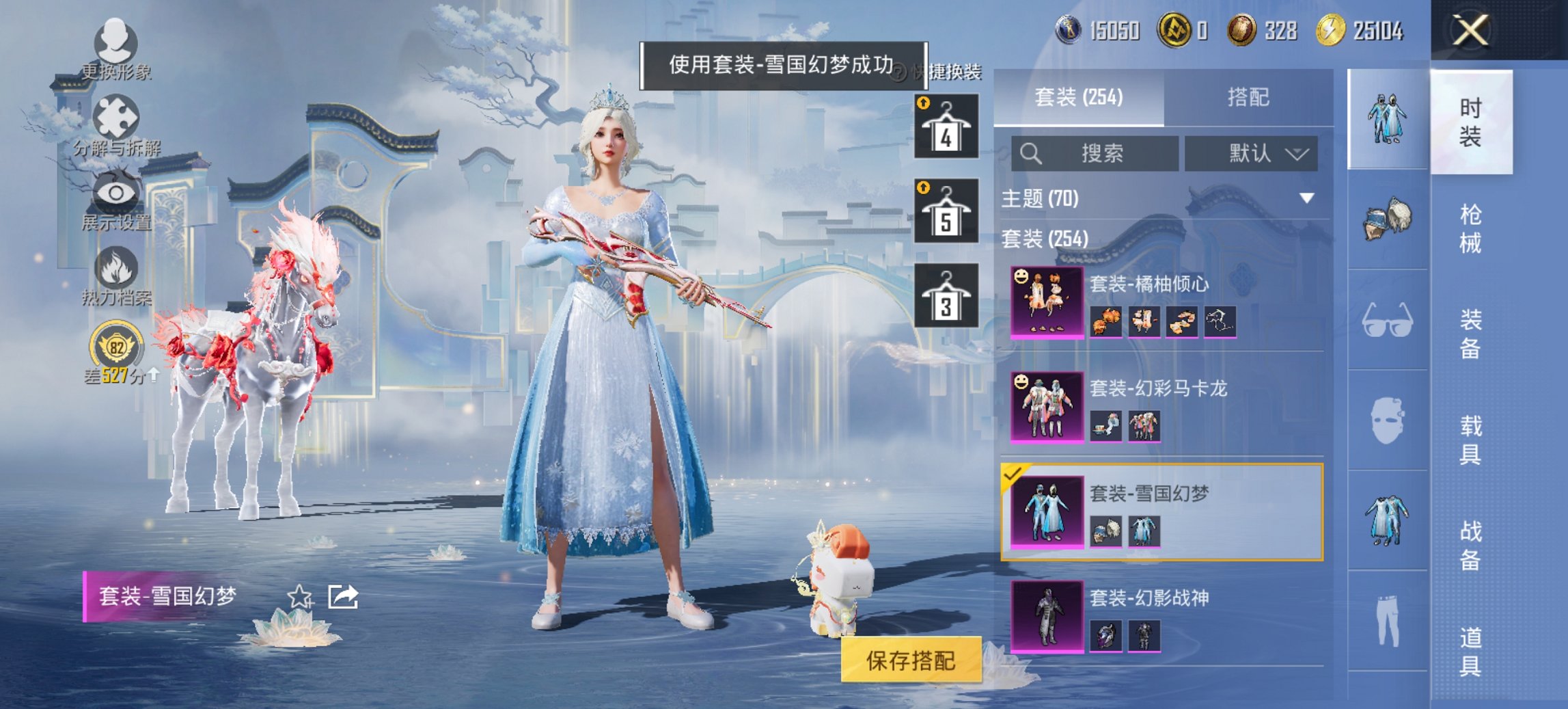
Task: Select quick-swap hanger slot 4
Action: [947, 126]
